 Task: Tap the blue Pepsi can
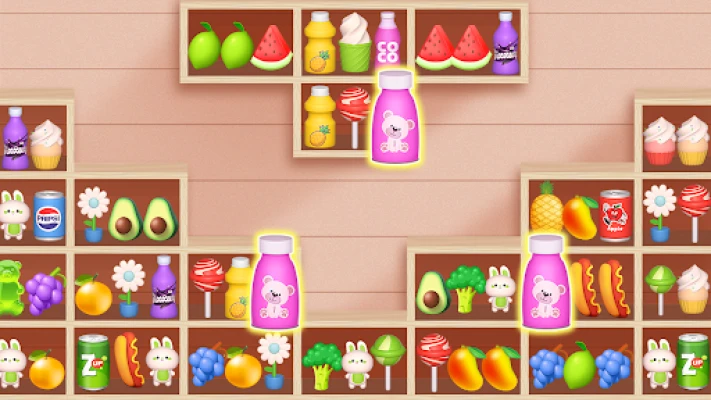(48, 215)
